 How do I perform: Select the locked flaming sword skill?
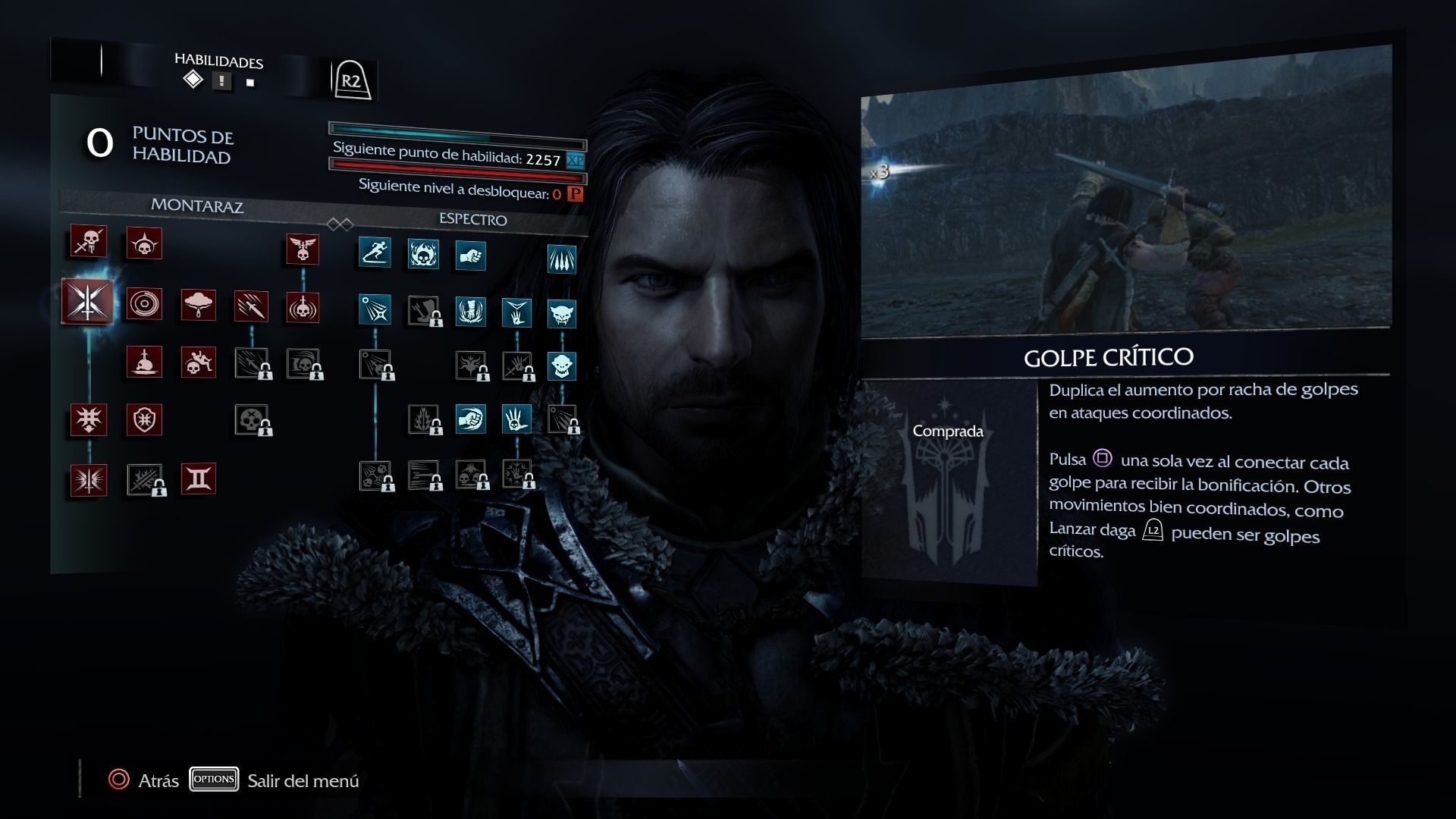(x=144, y=479)
